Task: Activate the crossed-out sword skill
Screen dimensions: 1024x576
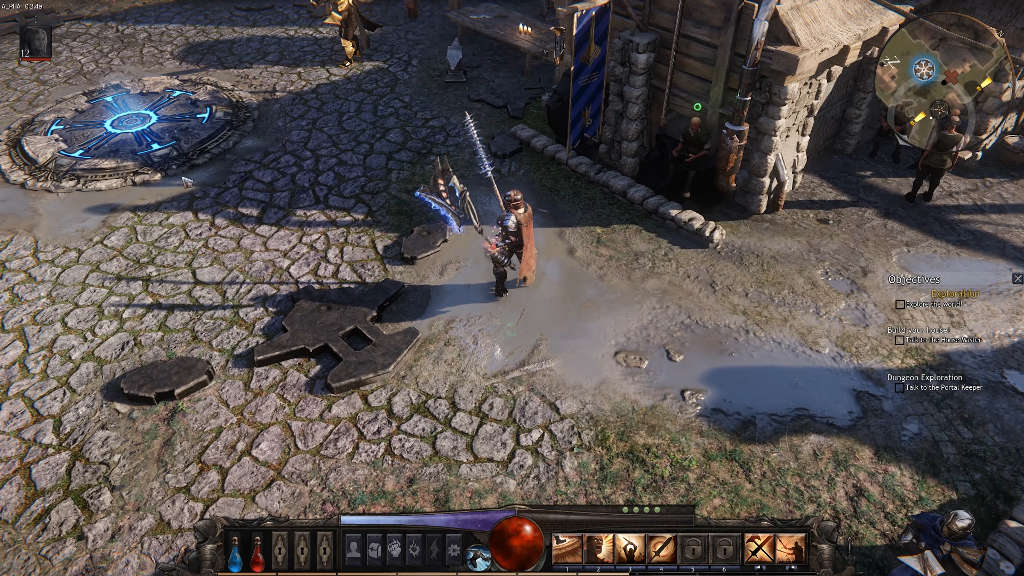Action: 759,548
